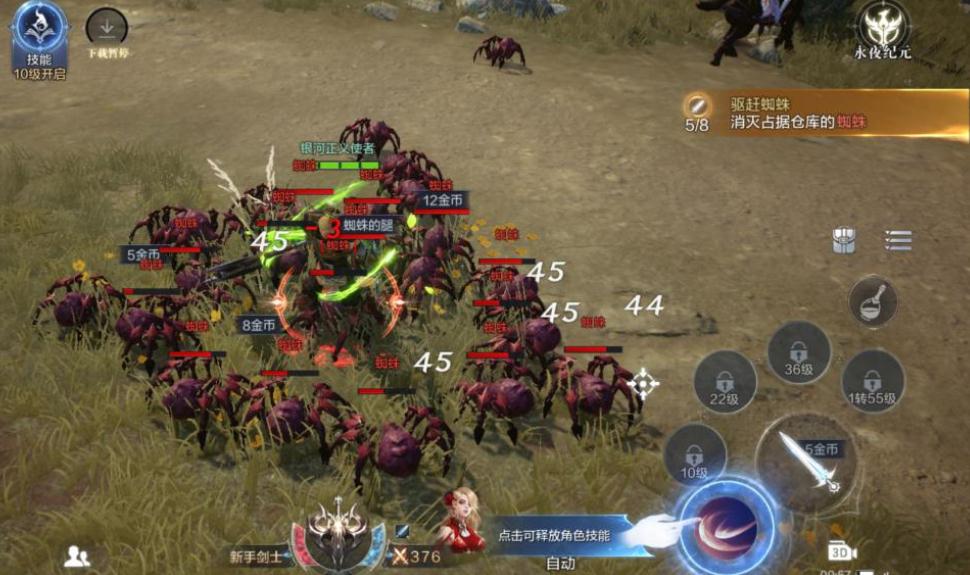Tap the download pause button
Image resolution: width=970 pixels, height=575 pixels.
(106, 30)
